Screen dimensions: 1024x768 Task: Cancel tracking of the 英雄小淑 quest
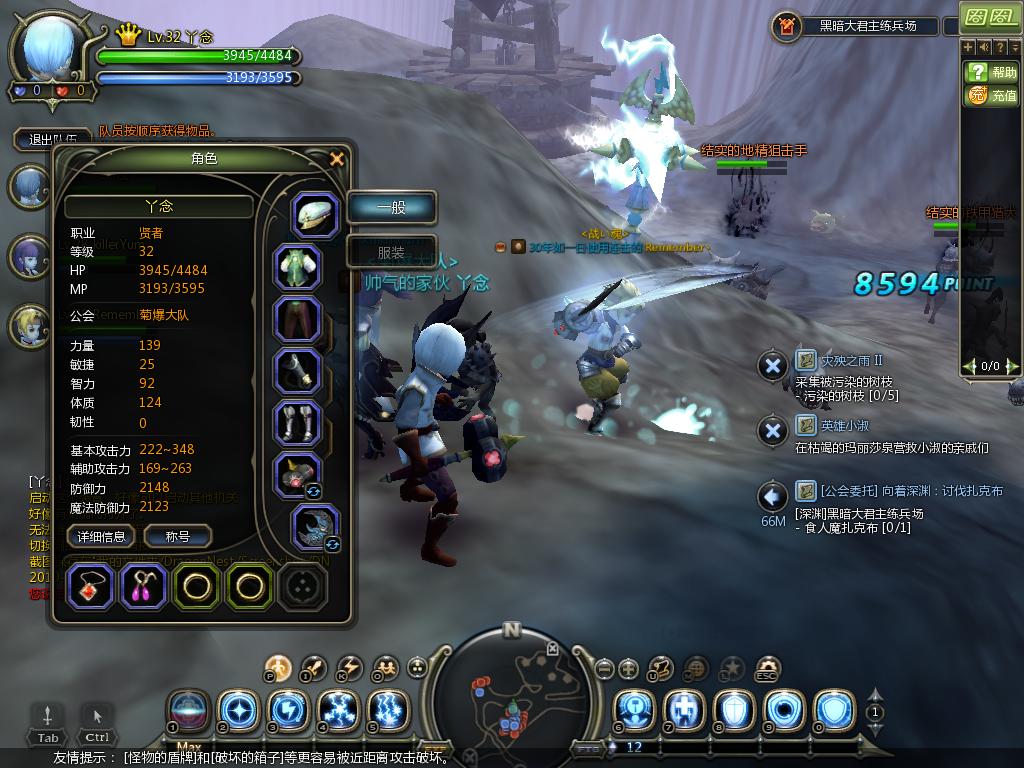point(772,431)
